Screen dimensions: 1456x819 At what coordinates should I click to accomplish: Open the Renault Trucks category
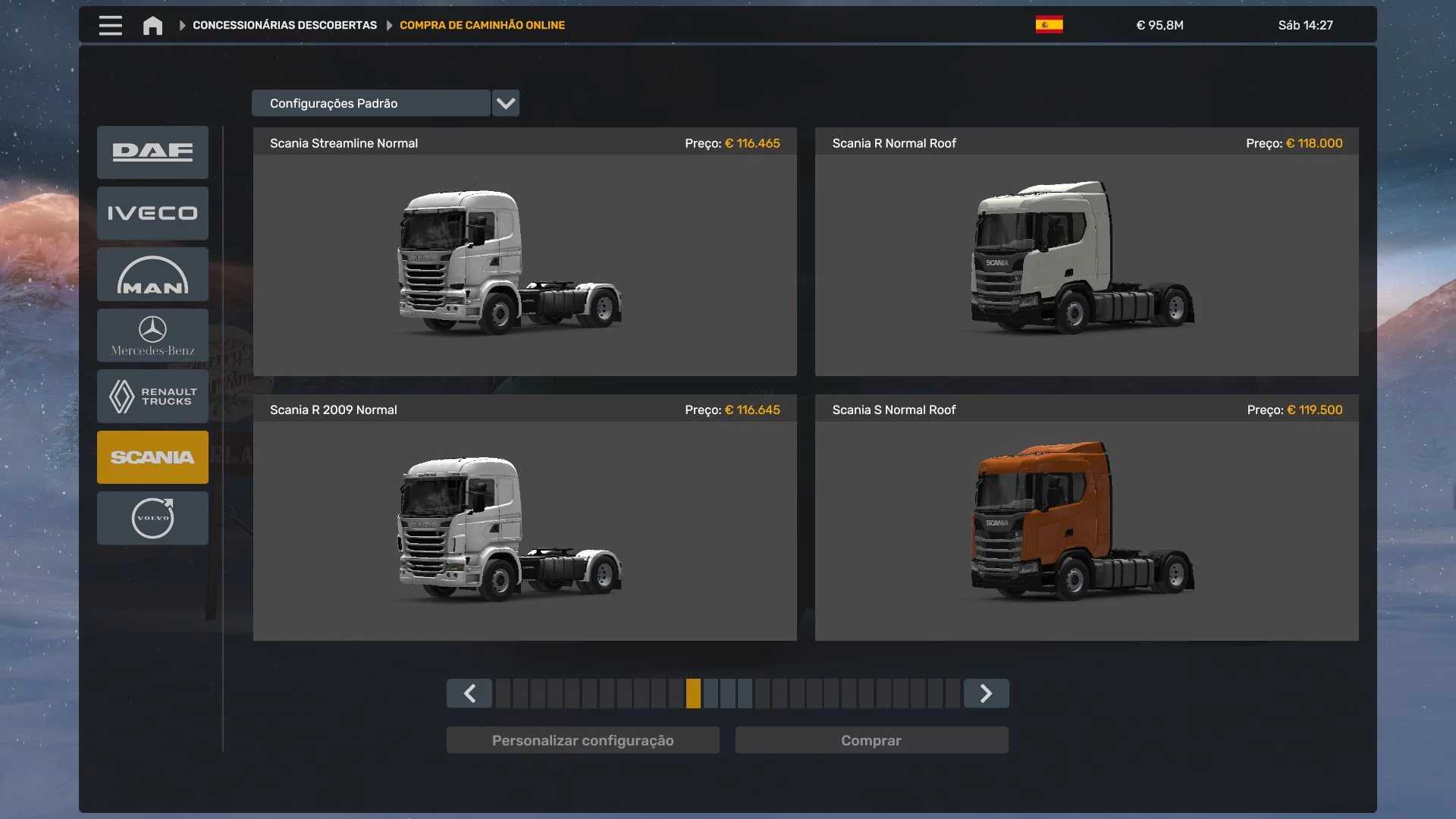coord(152,396)
